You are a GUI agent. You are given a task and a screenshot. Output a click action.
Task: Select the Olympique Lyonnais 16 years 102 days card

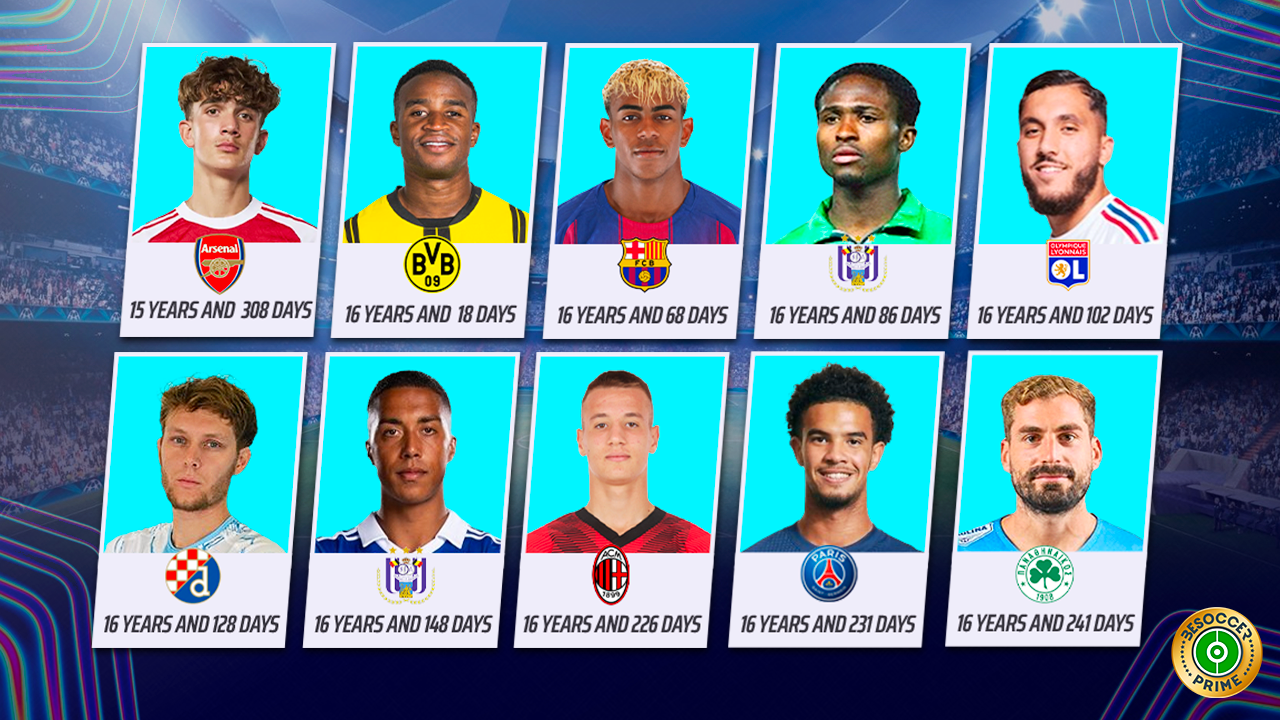click(x=1070, y=190)
